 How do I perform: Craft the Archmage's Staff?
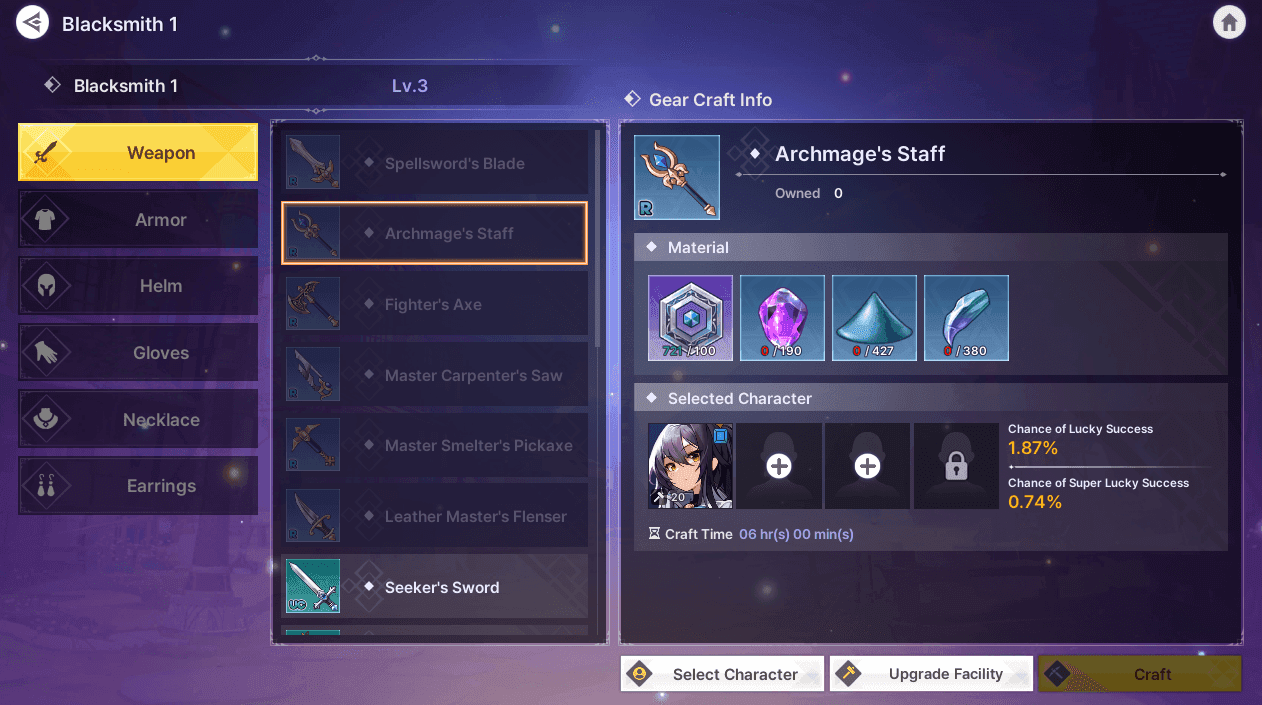1139,674
